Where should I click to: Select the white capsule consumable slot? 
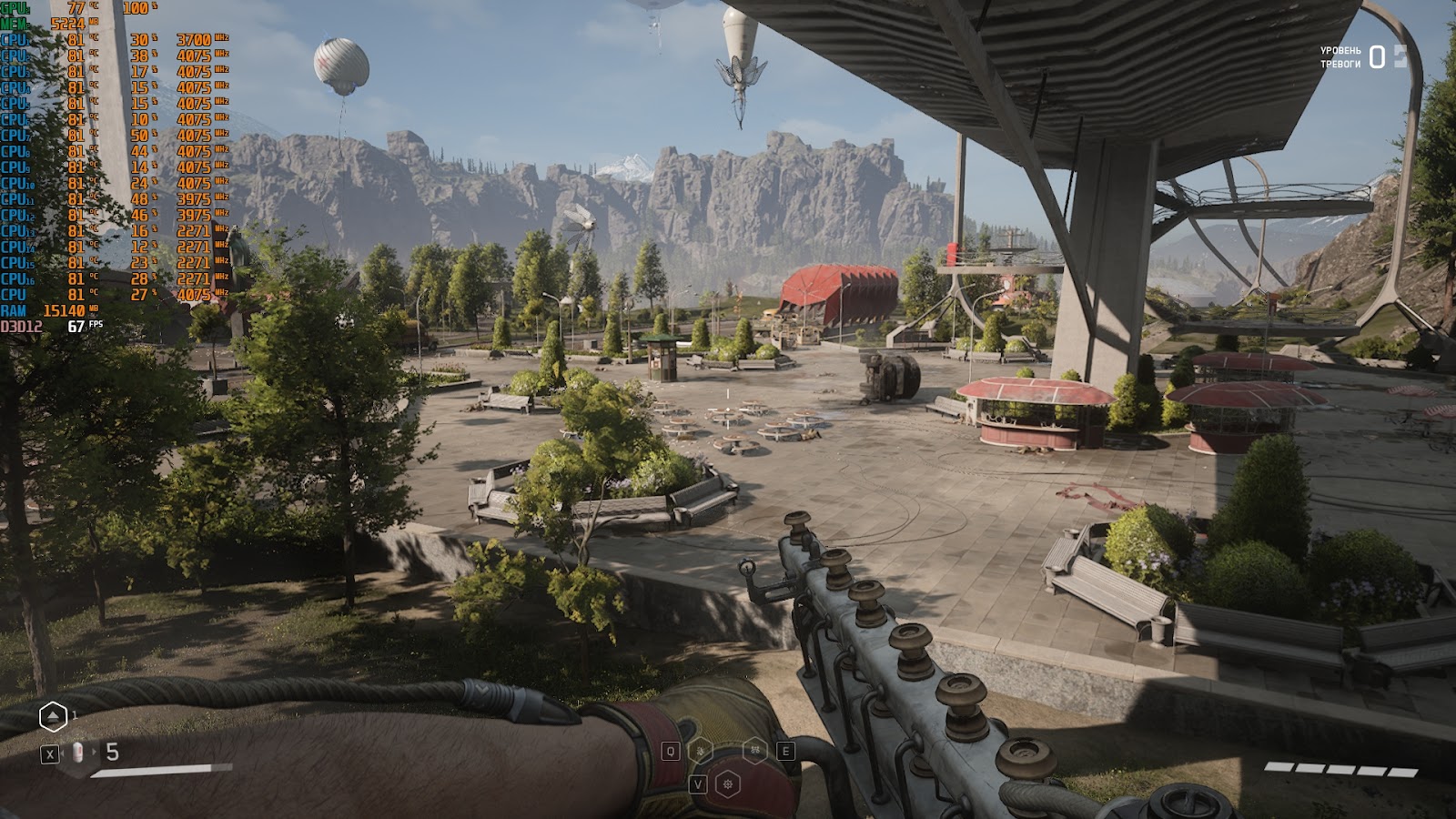pos(77,753)
